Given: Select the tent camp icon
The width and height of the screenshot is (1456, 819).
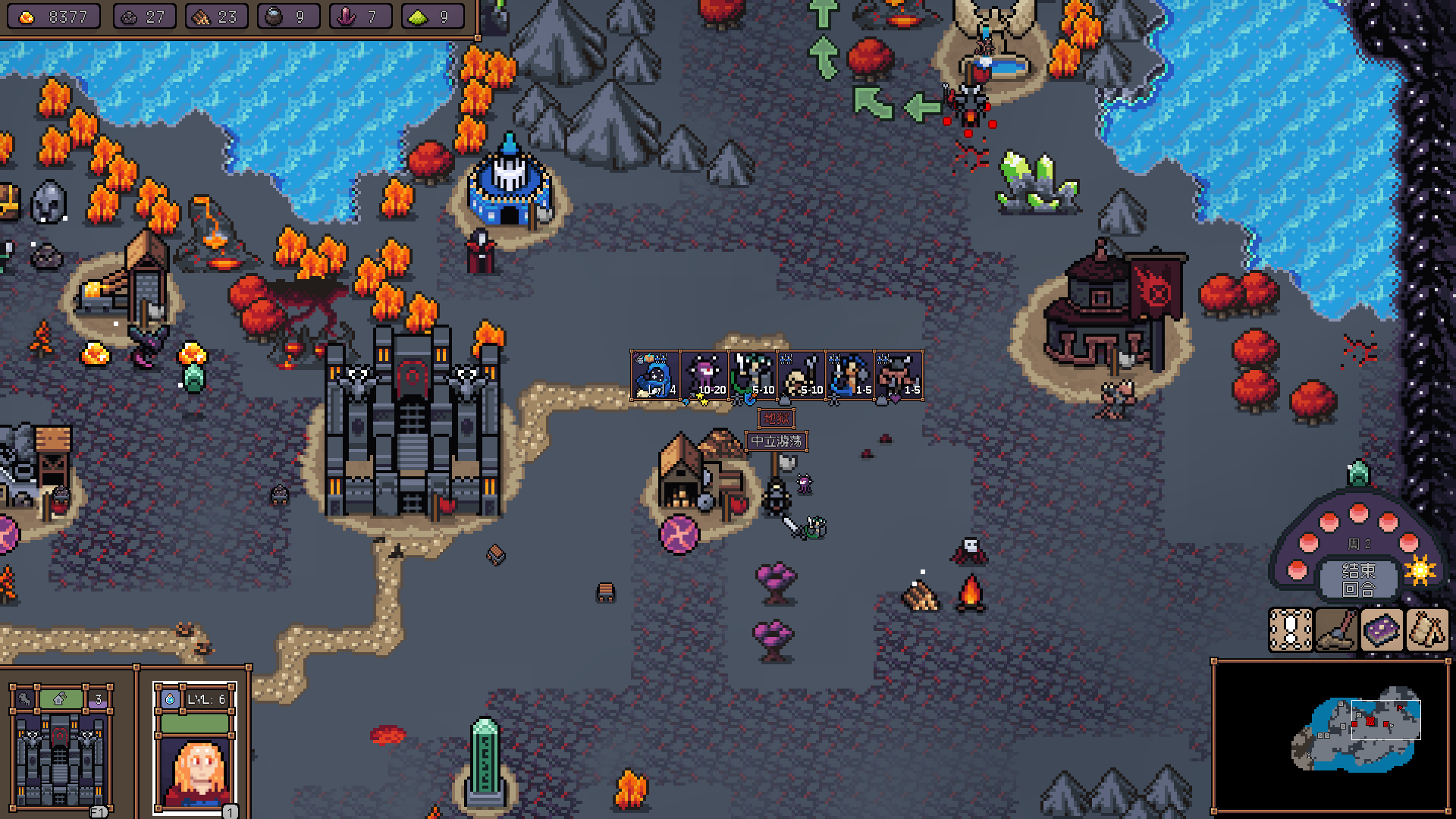Looking at the screenshot, I should pos(1427,630).
